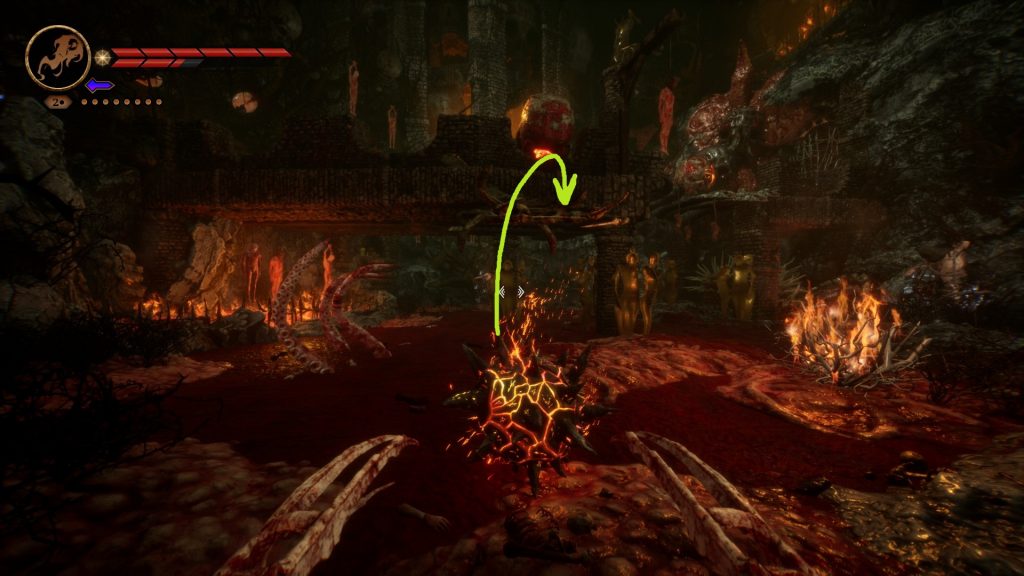Image resolution: width=1024 pixels, height=576 pixels.
Task: Click the glowing starburst icon beside the health bar
Action: [x=102, y=54]
